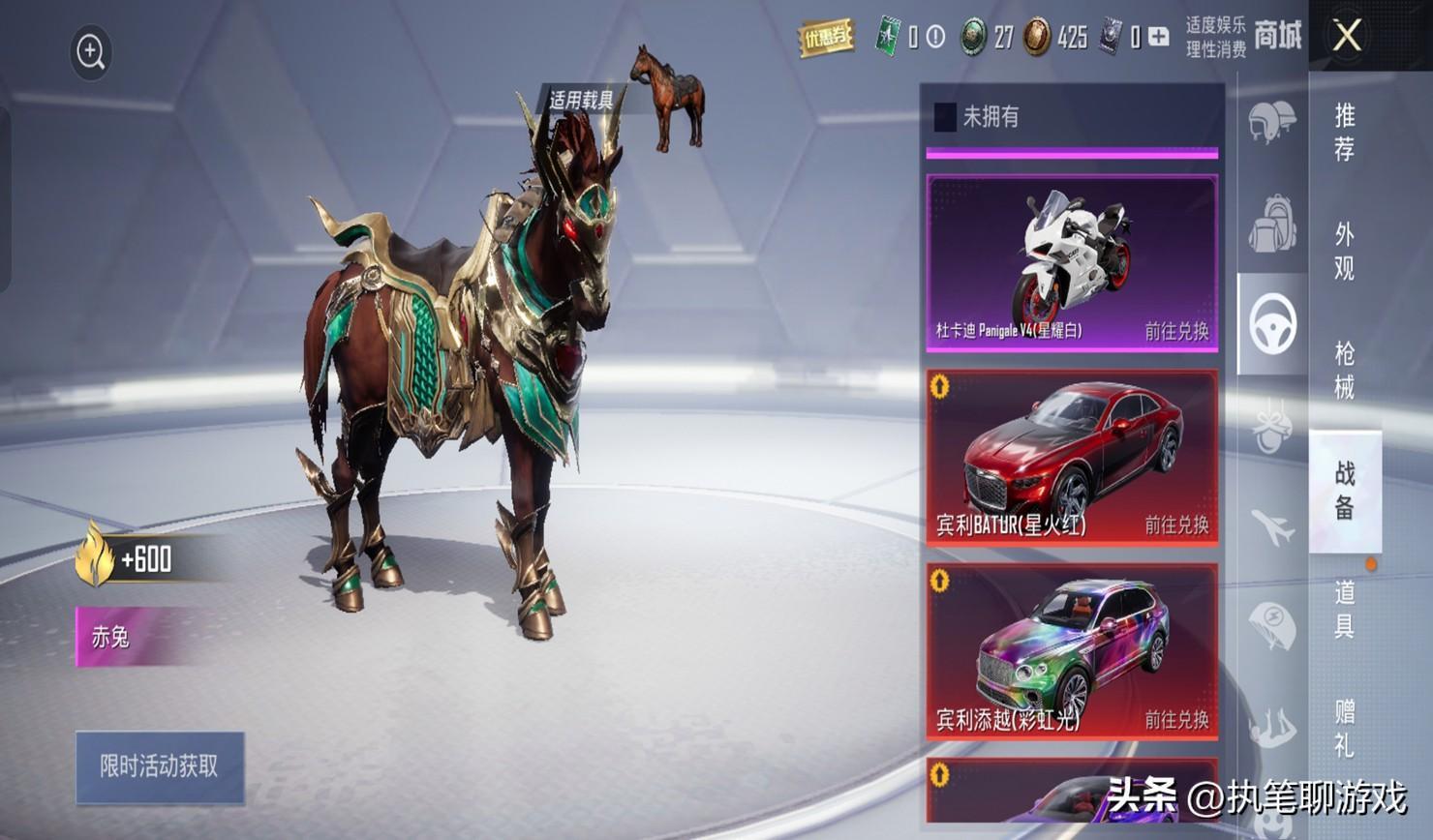
Task: Pick the rainbow Bentley Bentayga card
Action: click(x=1072, y=651)
